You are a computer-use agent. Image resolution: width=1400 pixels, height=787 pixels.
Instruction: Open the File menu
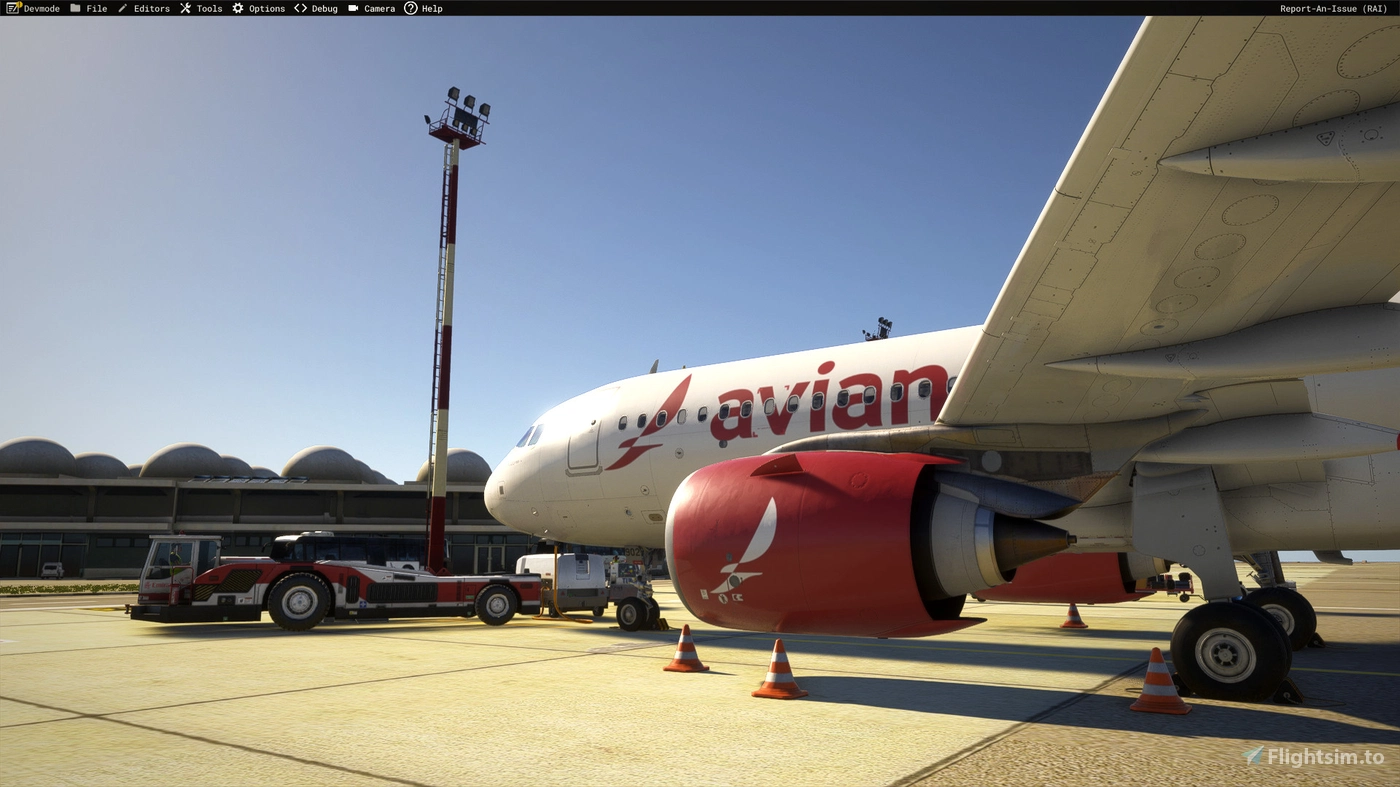pyautogui.click(x=95, y=8)
